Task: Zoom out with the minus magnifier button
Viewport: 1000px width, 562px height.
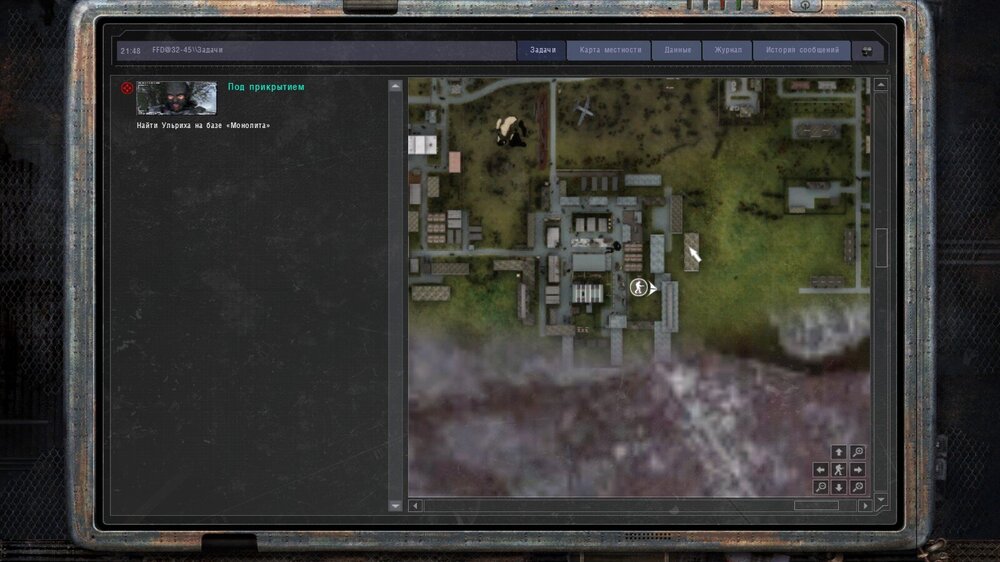Action: 821,487
